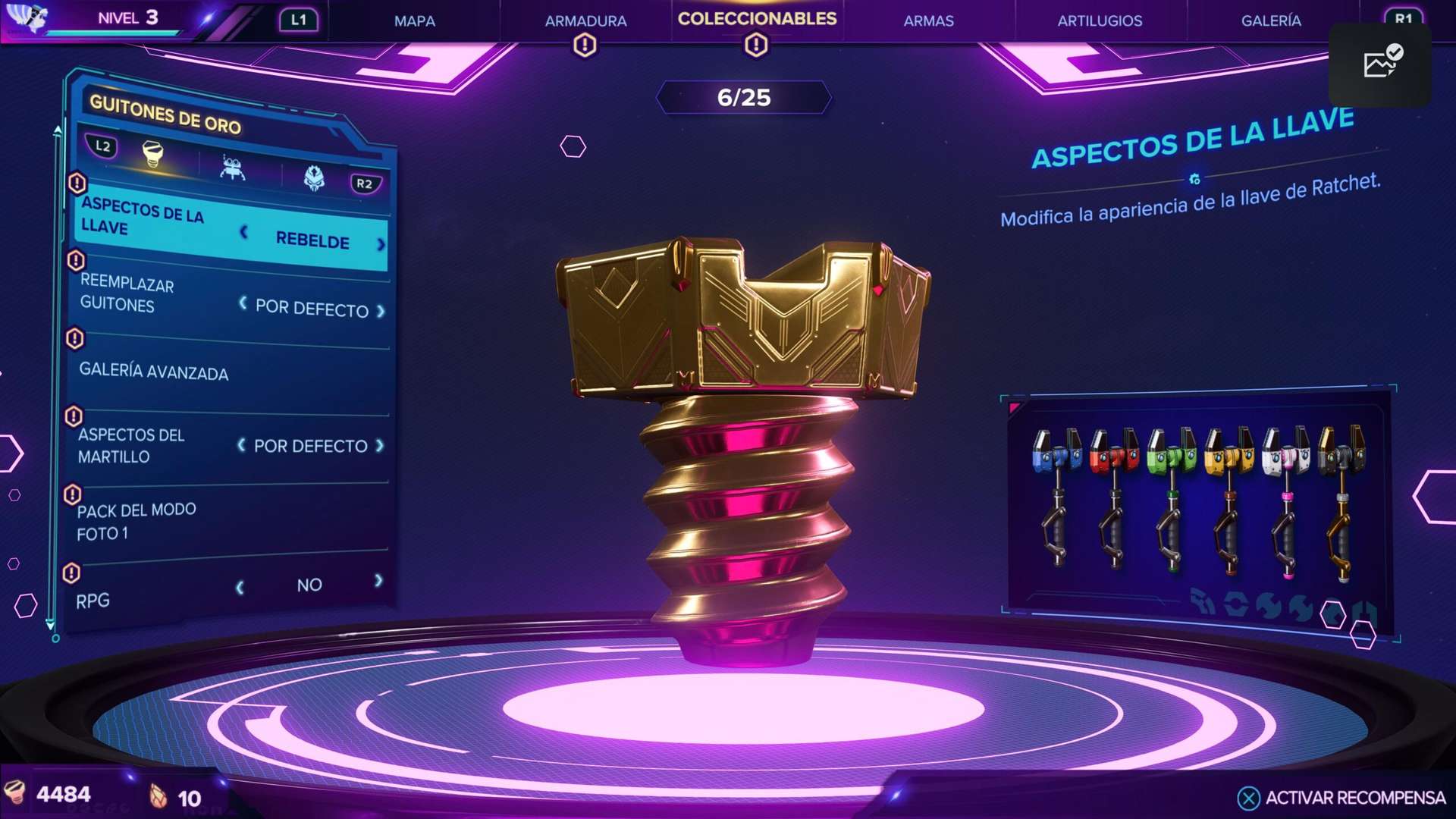Click the wrench skins preview thumbnail

[x=1199, y=506]
